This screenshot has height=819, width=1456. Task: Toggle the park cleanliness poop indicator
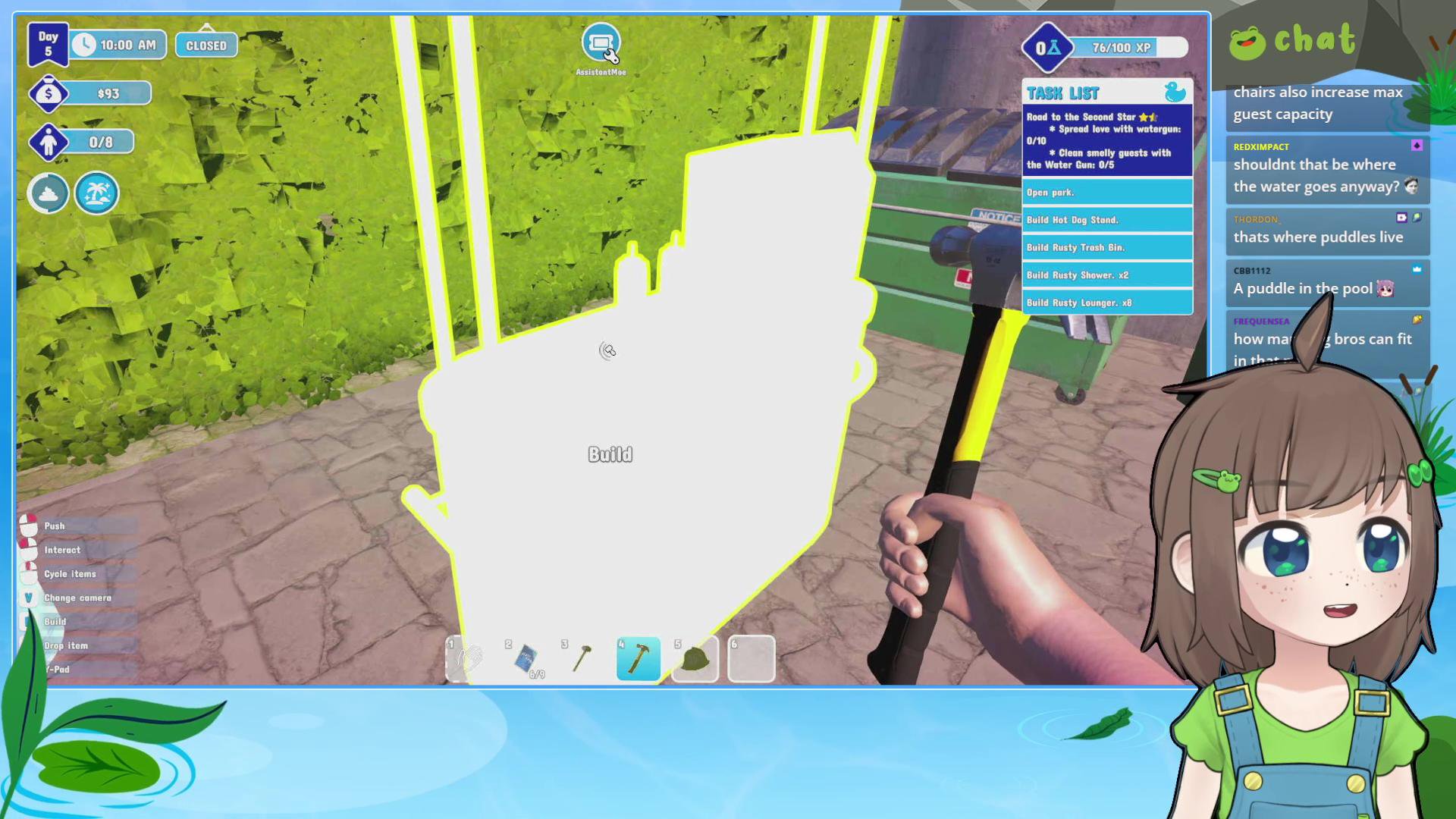pos(48,193)
